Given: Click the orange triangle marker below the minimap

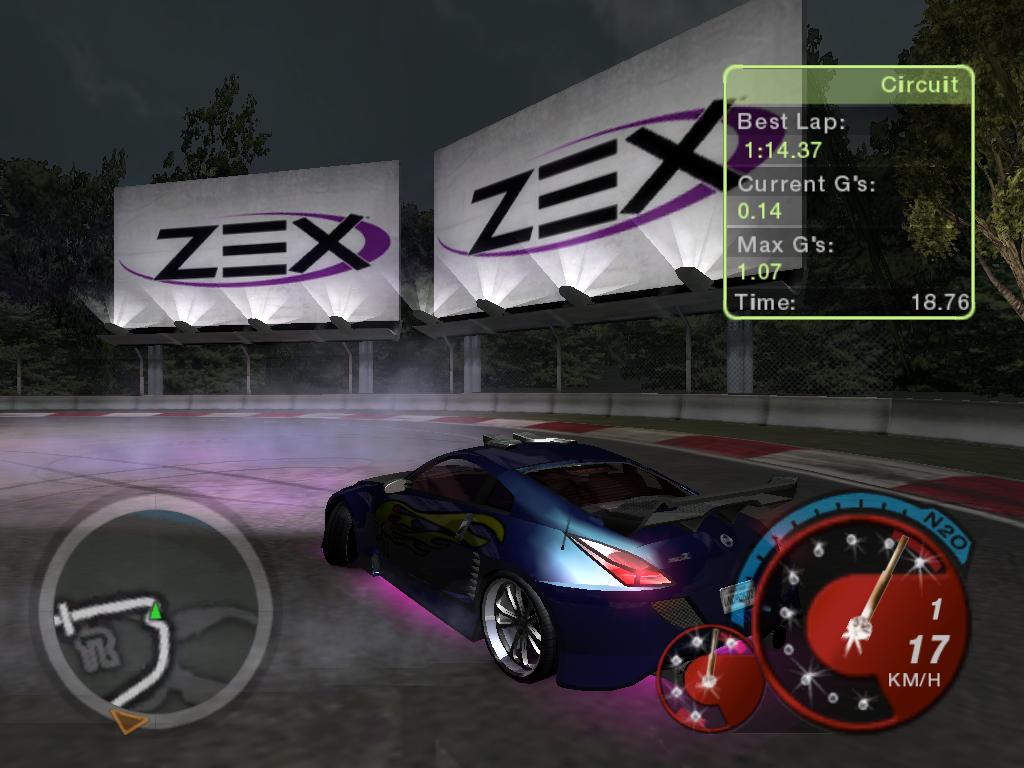Looking at the screenshot, I should click(x=129, y=720).
